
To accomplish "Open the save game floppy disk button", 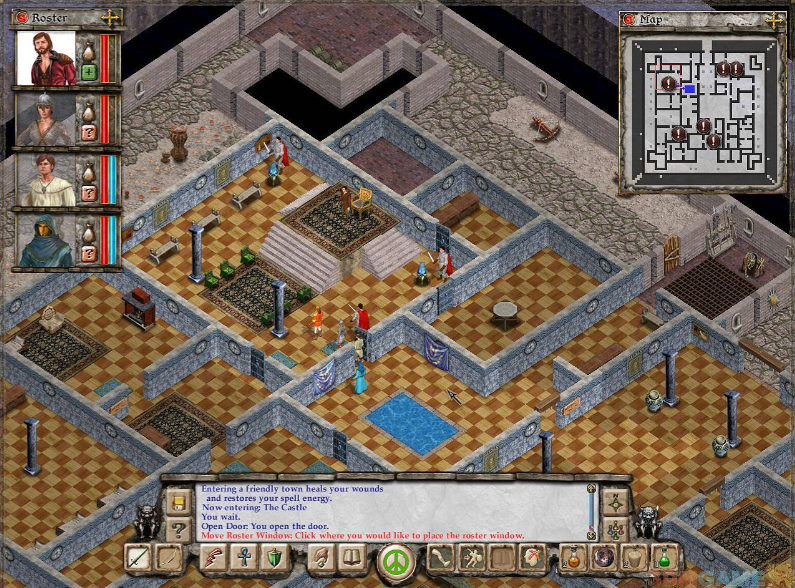I will coord(179,498).
